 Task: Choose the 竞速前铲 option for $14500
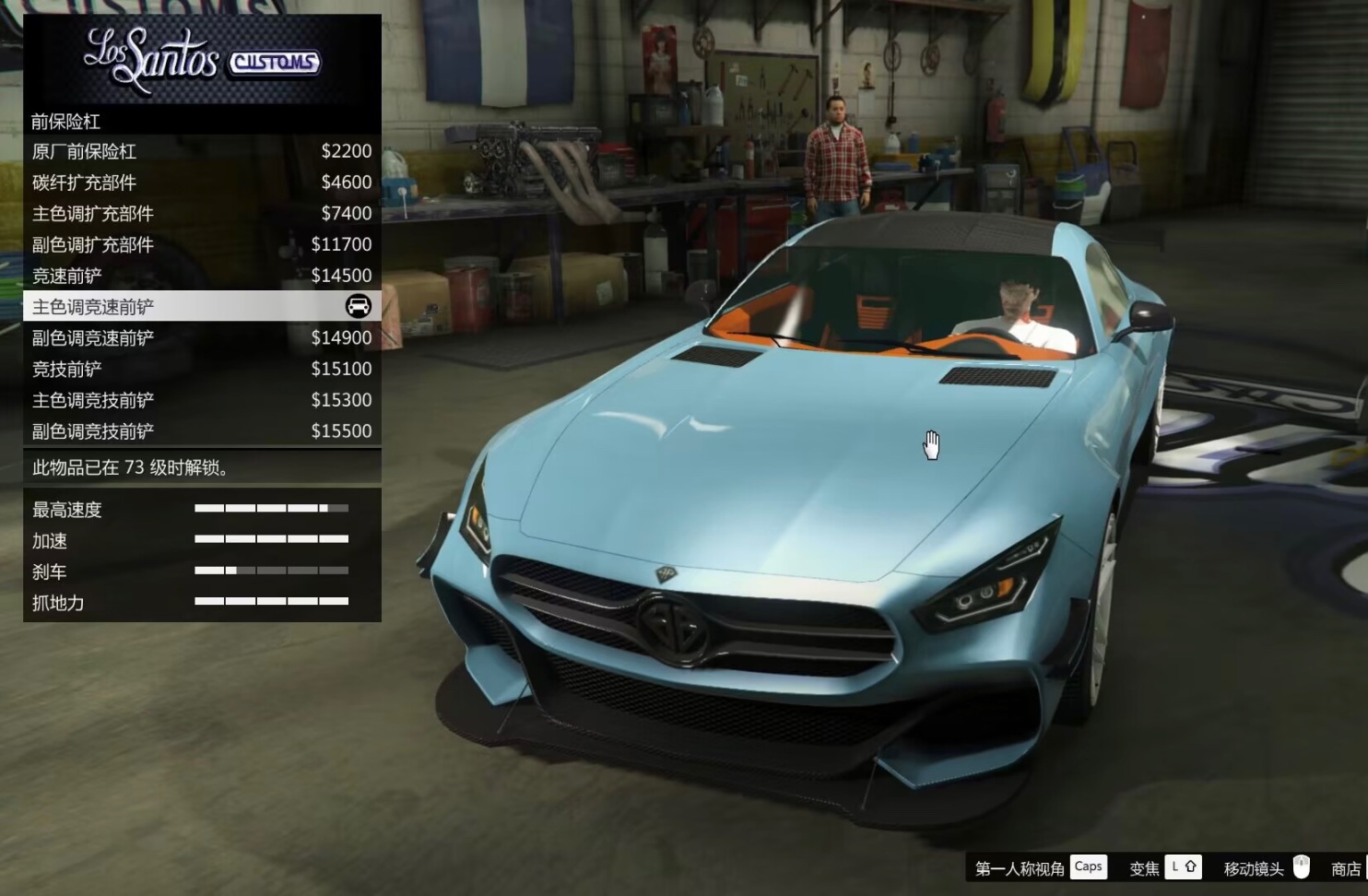(x=201, y=276)
